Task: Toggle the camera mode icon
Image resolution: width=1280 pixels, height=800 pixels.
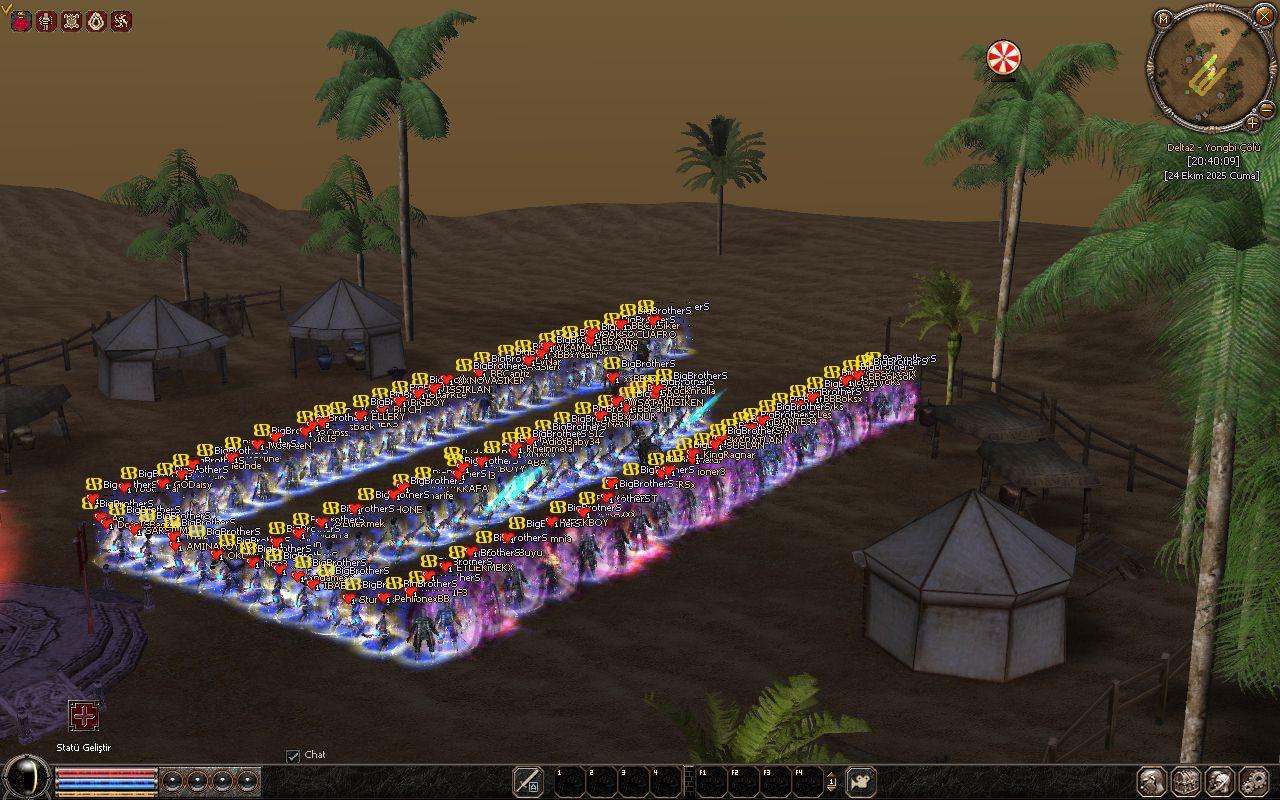Action: tap(861, 781)
